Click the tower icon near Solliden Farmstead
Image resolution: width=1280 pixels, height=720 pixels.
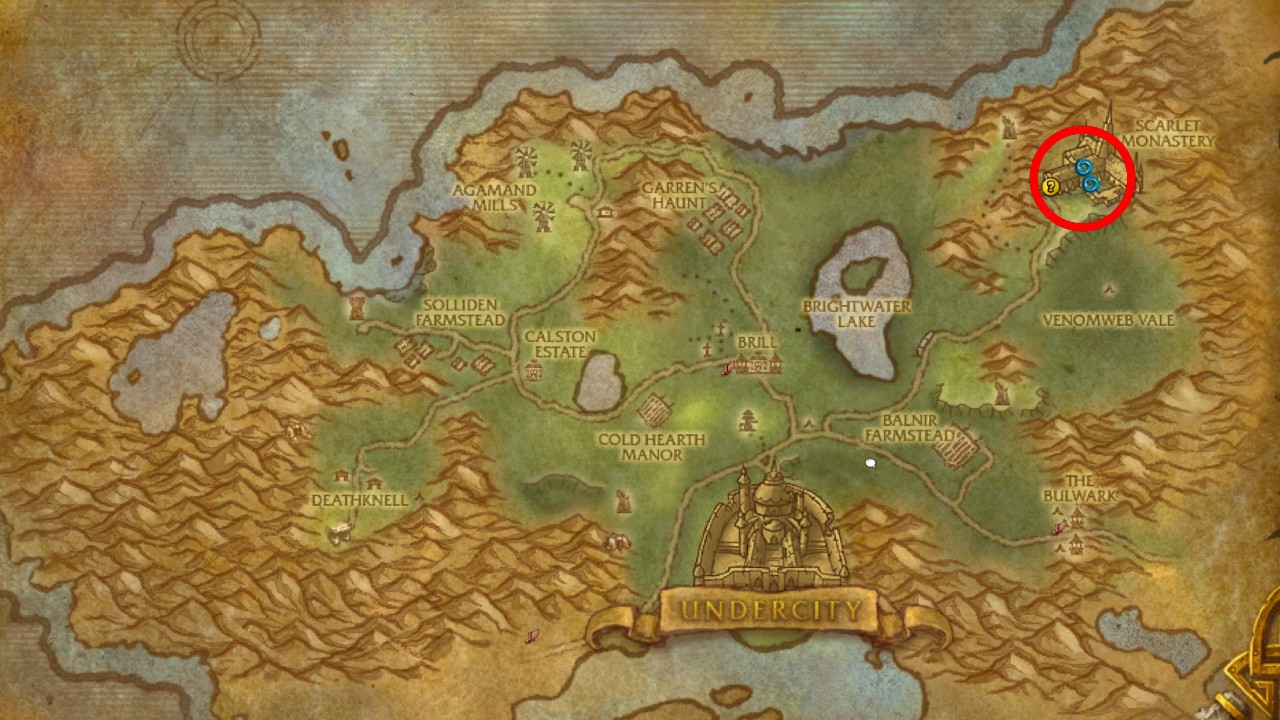pyautogui.click(x=356, y=307)
